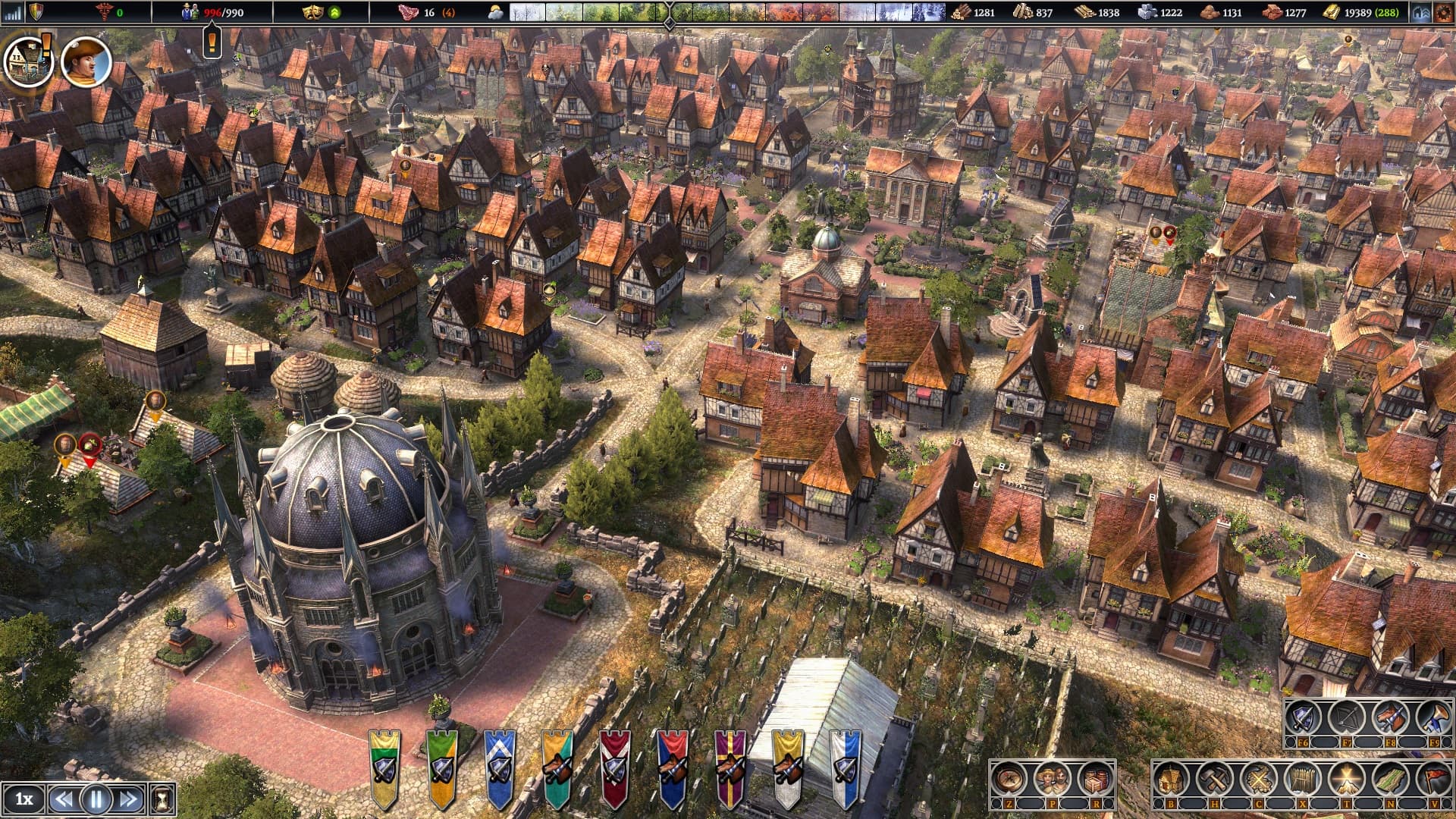Click the advisor portrait wearing a hat
Image resolution: width=1456 pixels, height=819 pixels.
pyautogui.click(x=86, y=61)
